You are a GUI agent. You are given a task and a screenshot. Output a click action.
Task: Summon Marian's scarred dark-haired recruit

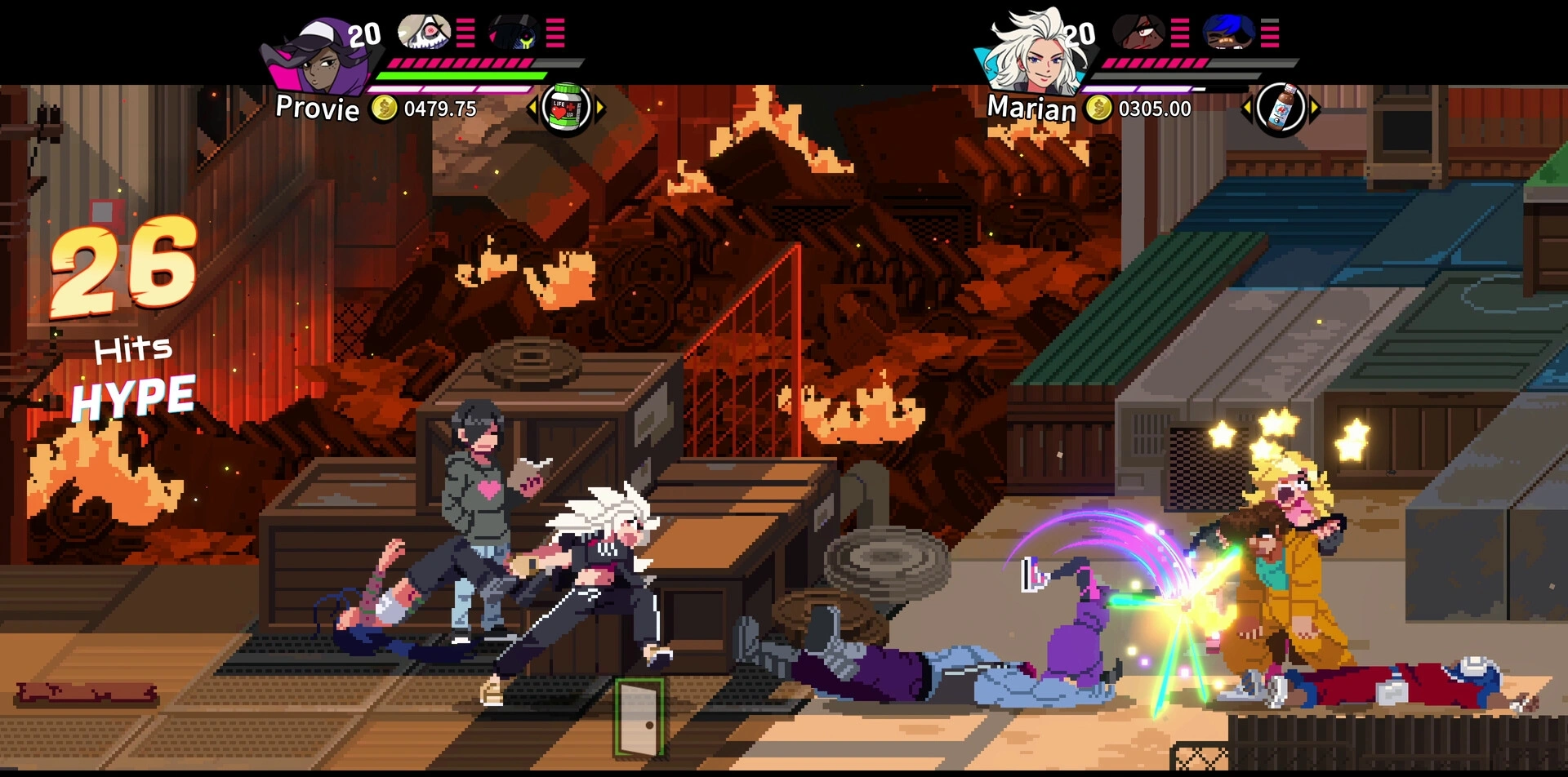click(x=1138, y=33)
